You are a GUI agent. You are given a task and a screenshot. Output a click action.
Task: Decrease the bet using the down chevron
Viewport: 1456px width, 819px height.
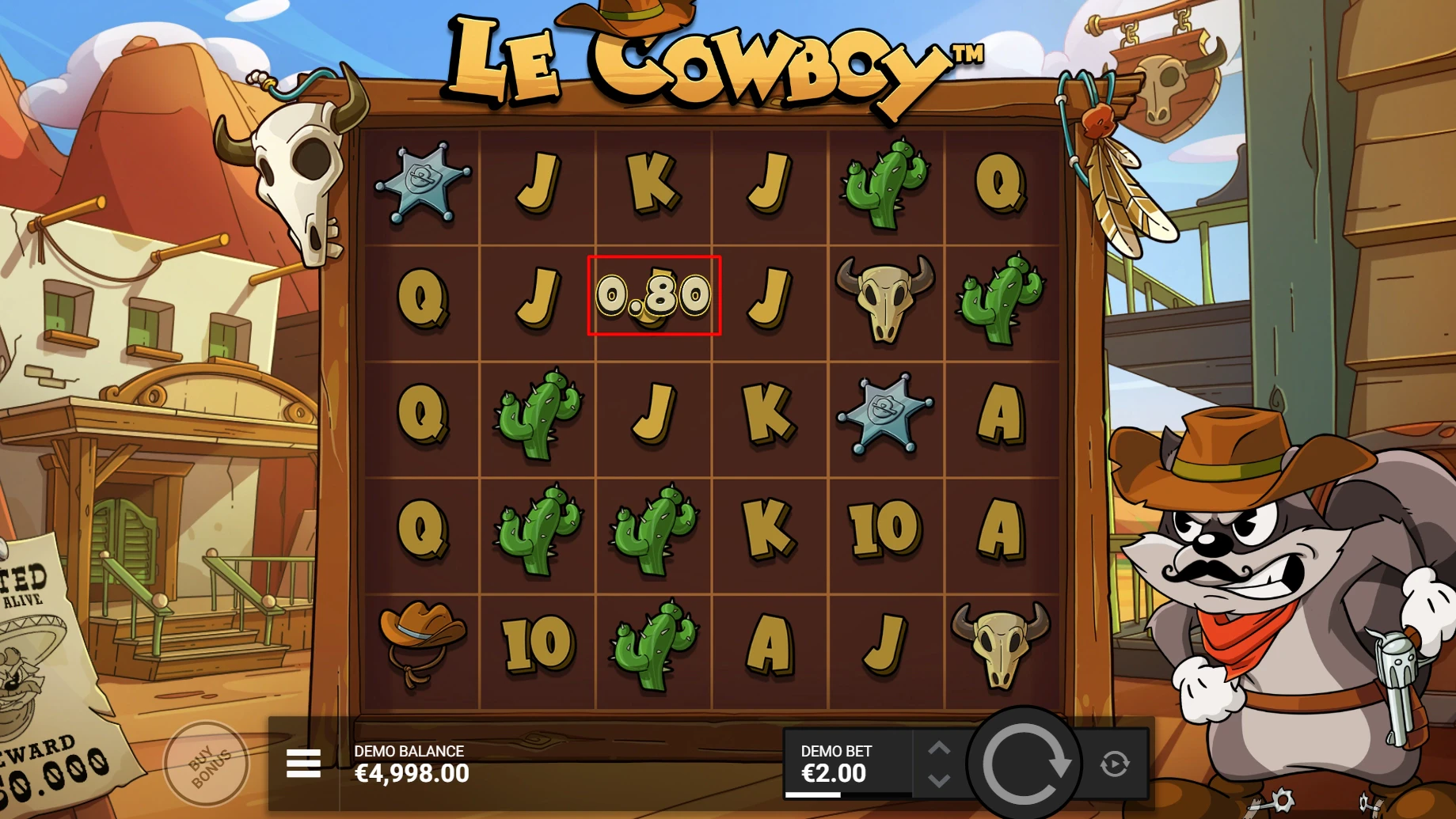941,780
